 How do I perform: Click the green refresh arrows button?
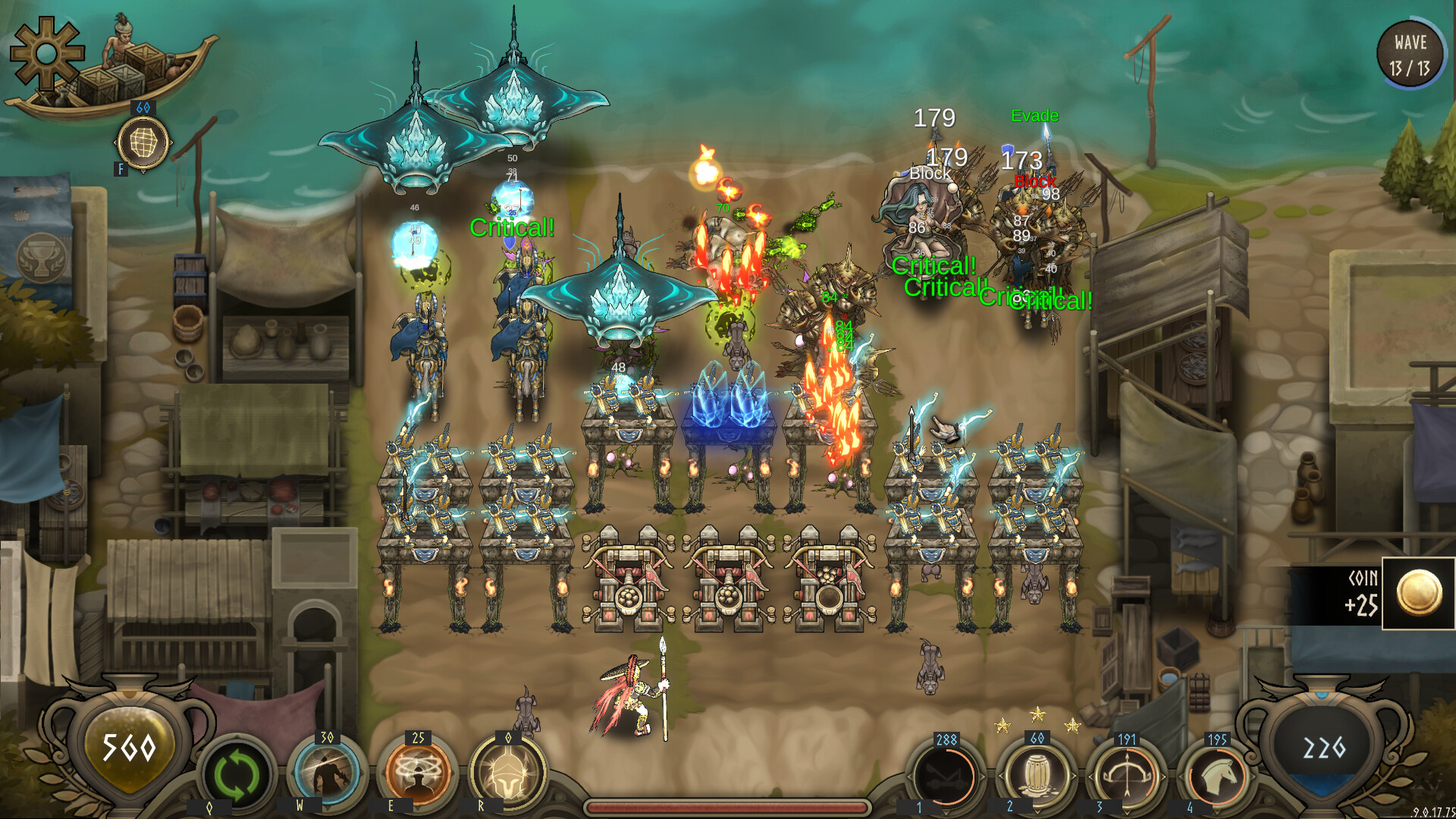click(236, 775)
